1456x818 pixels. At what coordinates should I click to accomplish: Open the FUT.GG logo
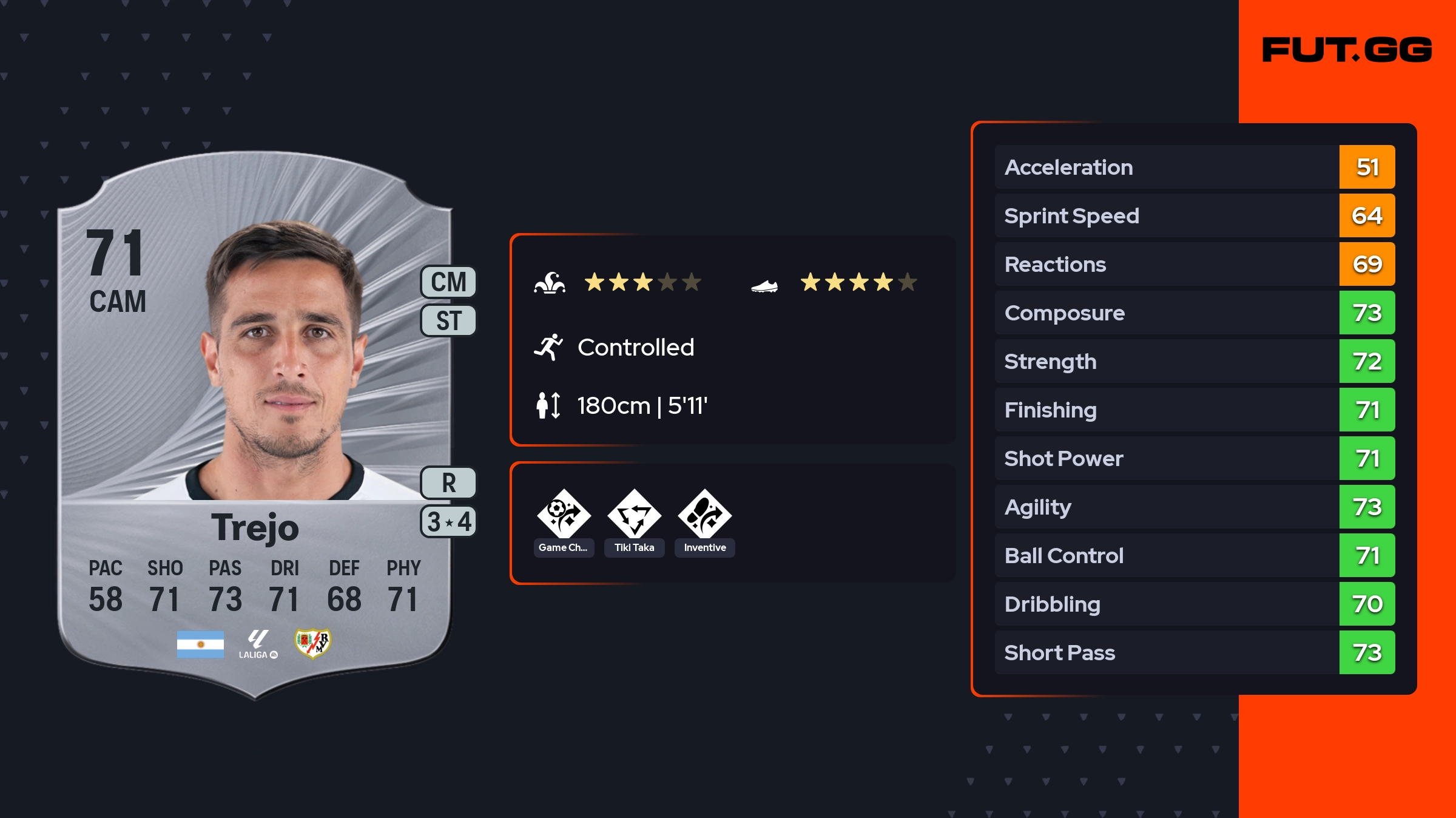pos(1347,50)
